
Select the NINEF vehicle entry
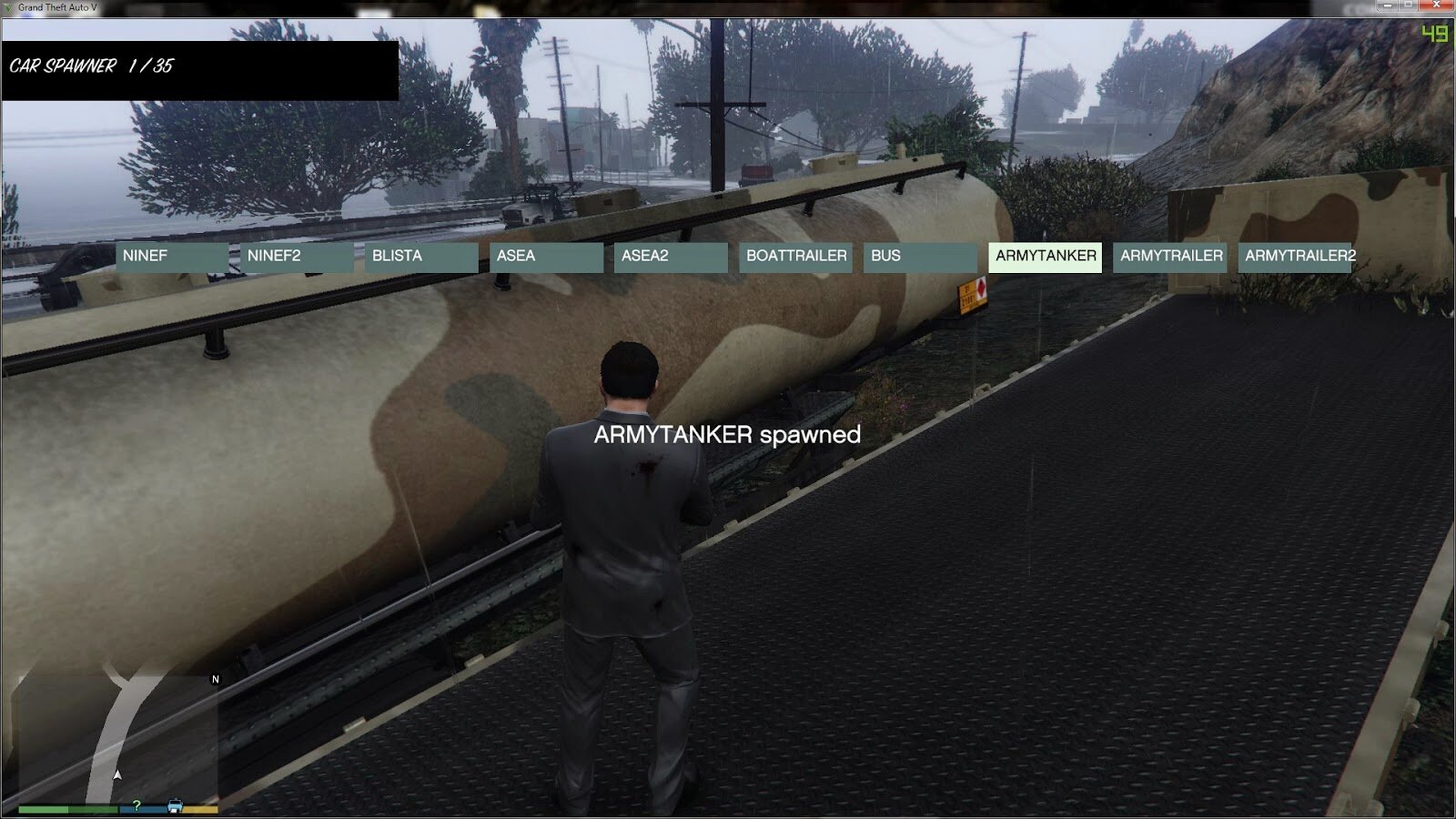[171, 257]
